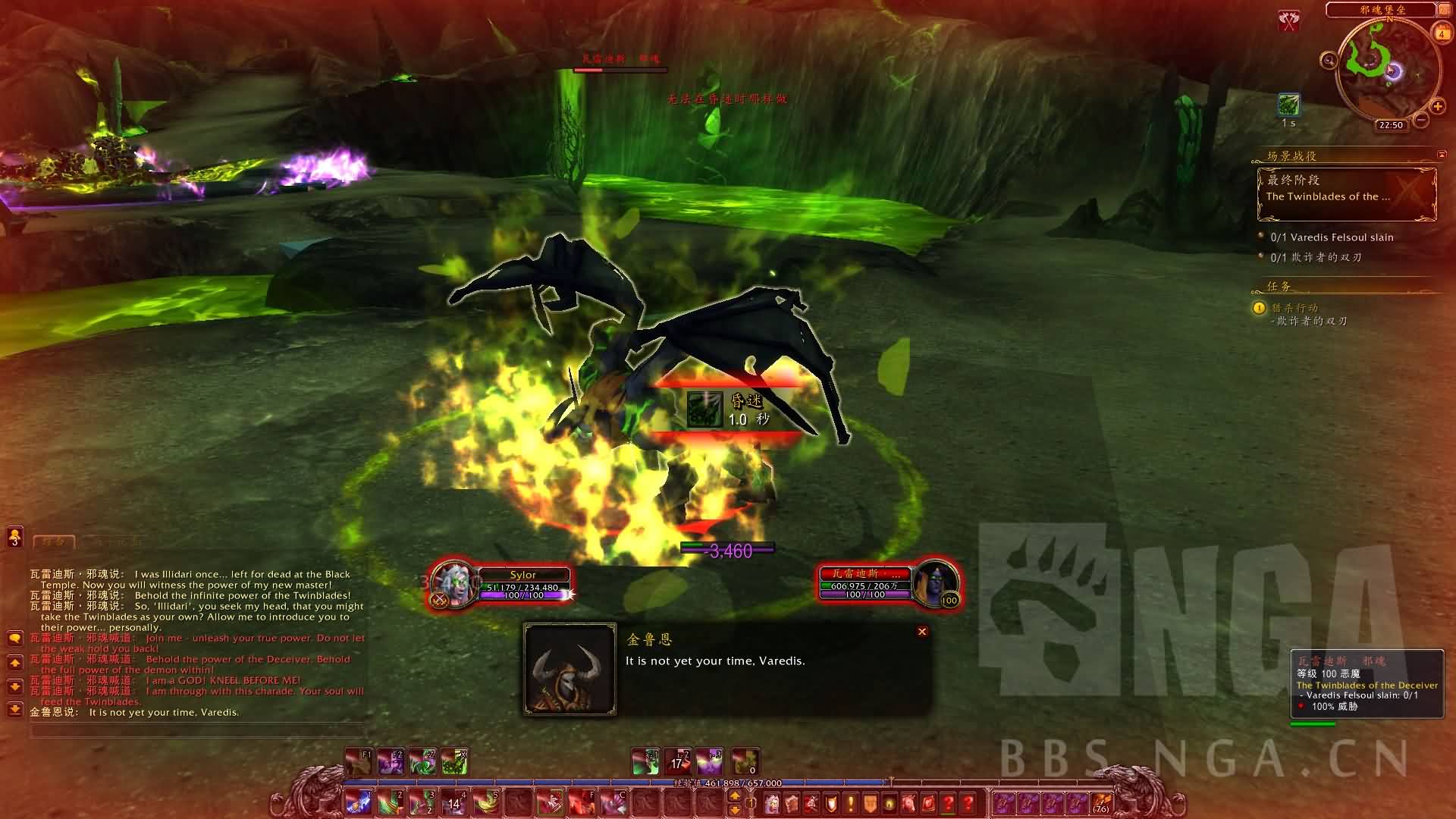
Task: Open the chat speech bubble menu
Action: point(14,639)
